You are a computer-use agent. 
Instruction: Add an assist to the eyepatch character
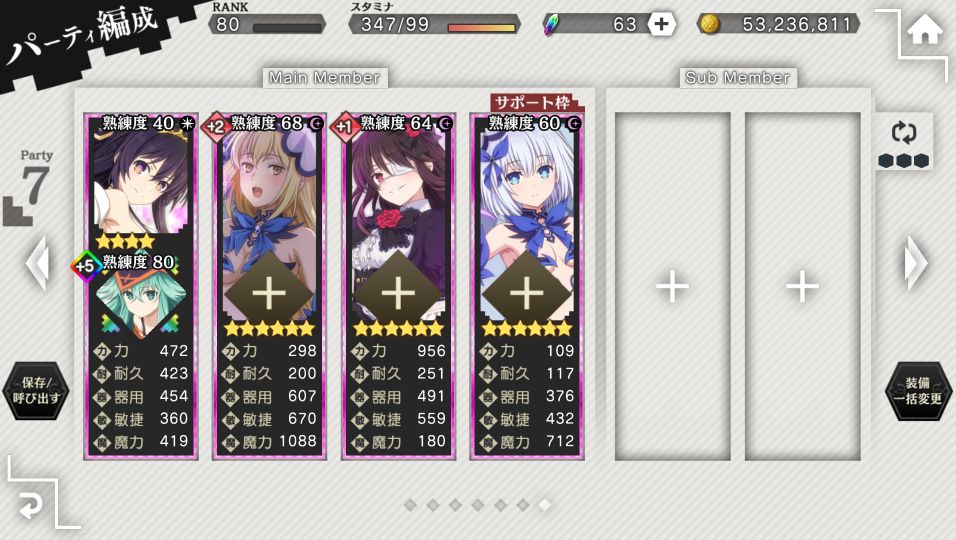398,292
